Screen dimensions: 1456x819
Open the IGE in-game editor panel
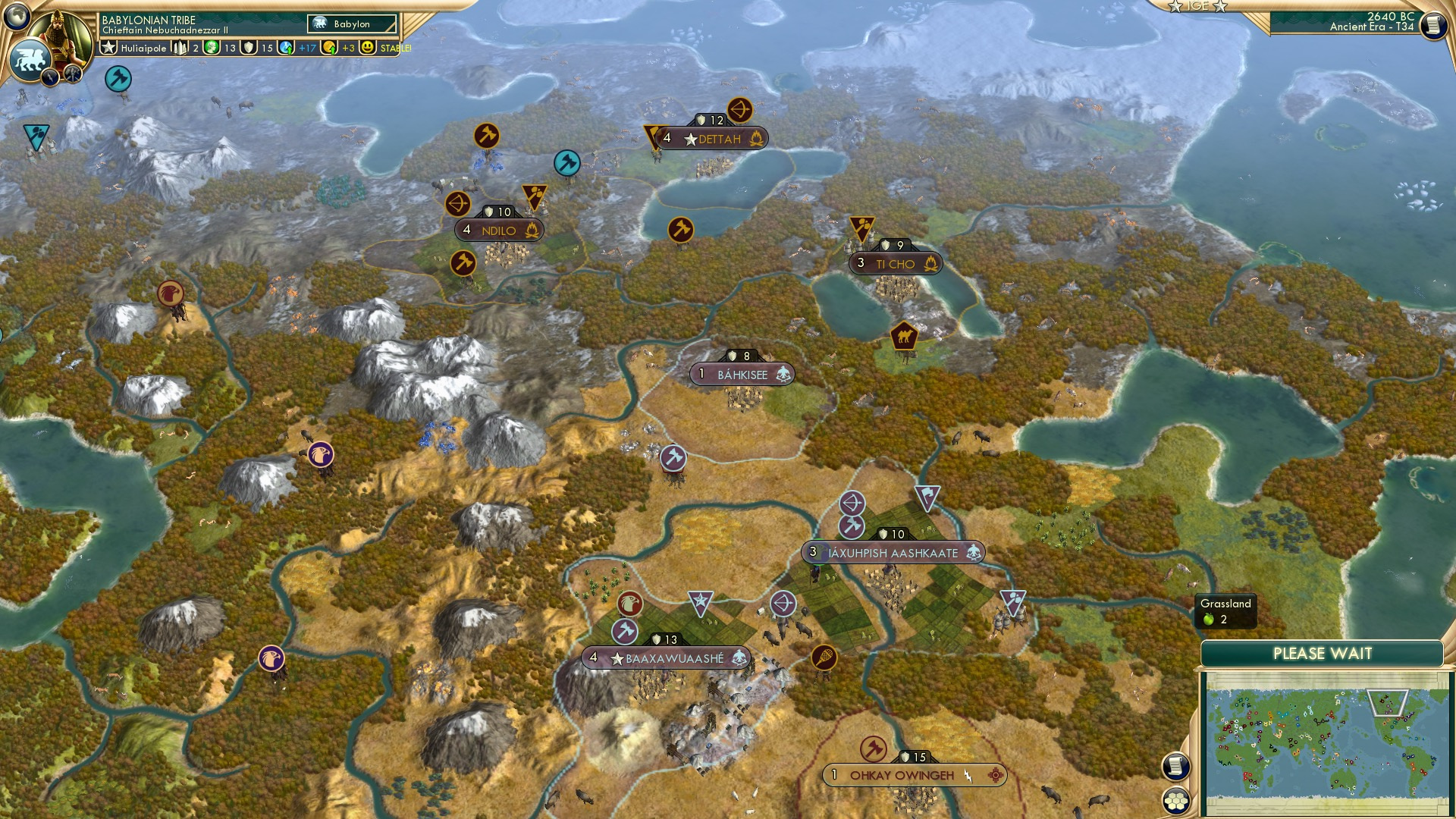[1200, 8]
